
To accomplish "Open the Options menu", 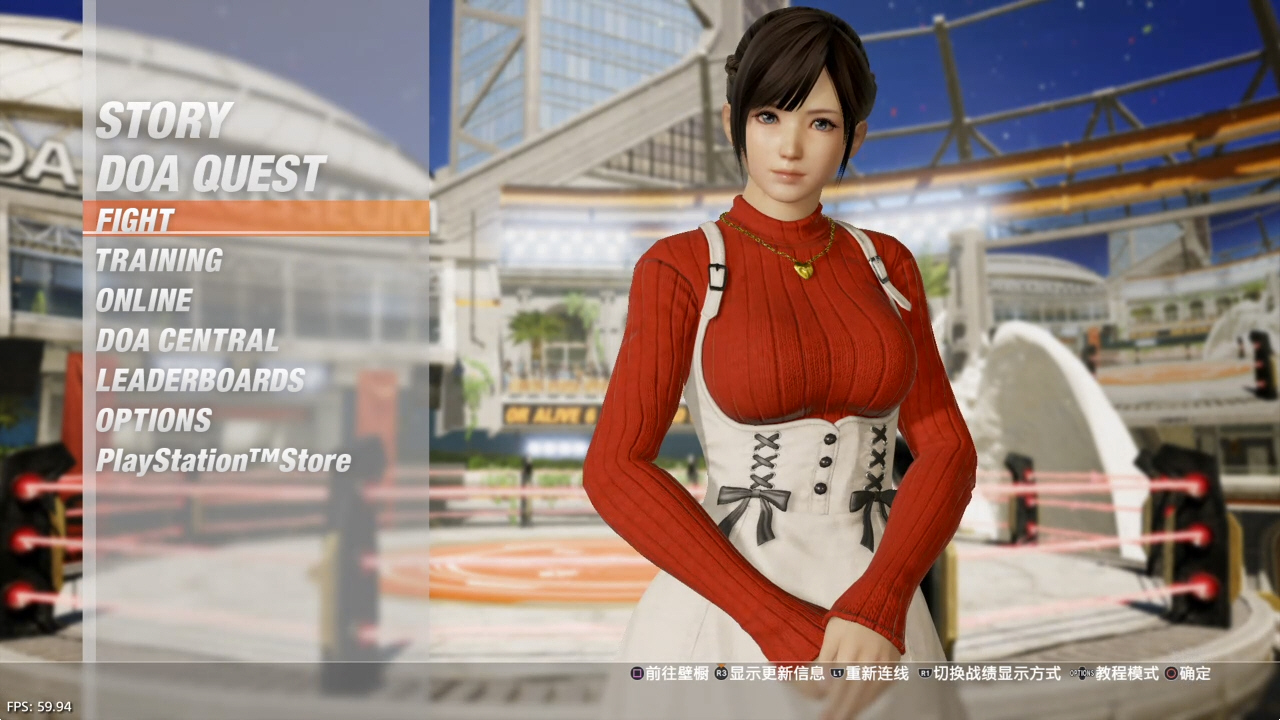I will tap(154, 421).
